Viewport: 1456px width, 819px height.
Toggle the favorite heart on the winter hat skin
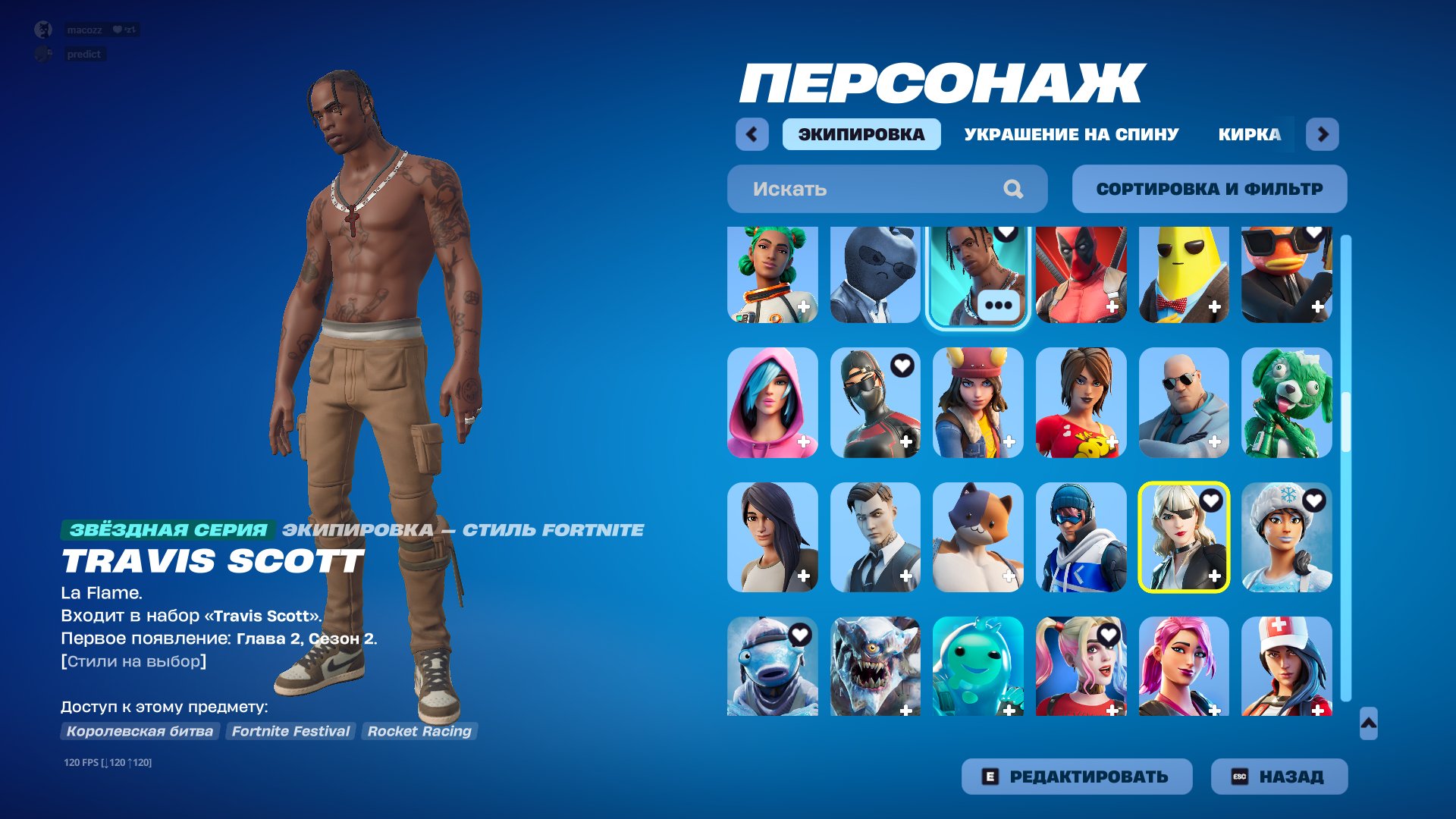(1316, 500)
